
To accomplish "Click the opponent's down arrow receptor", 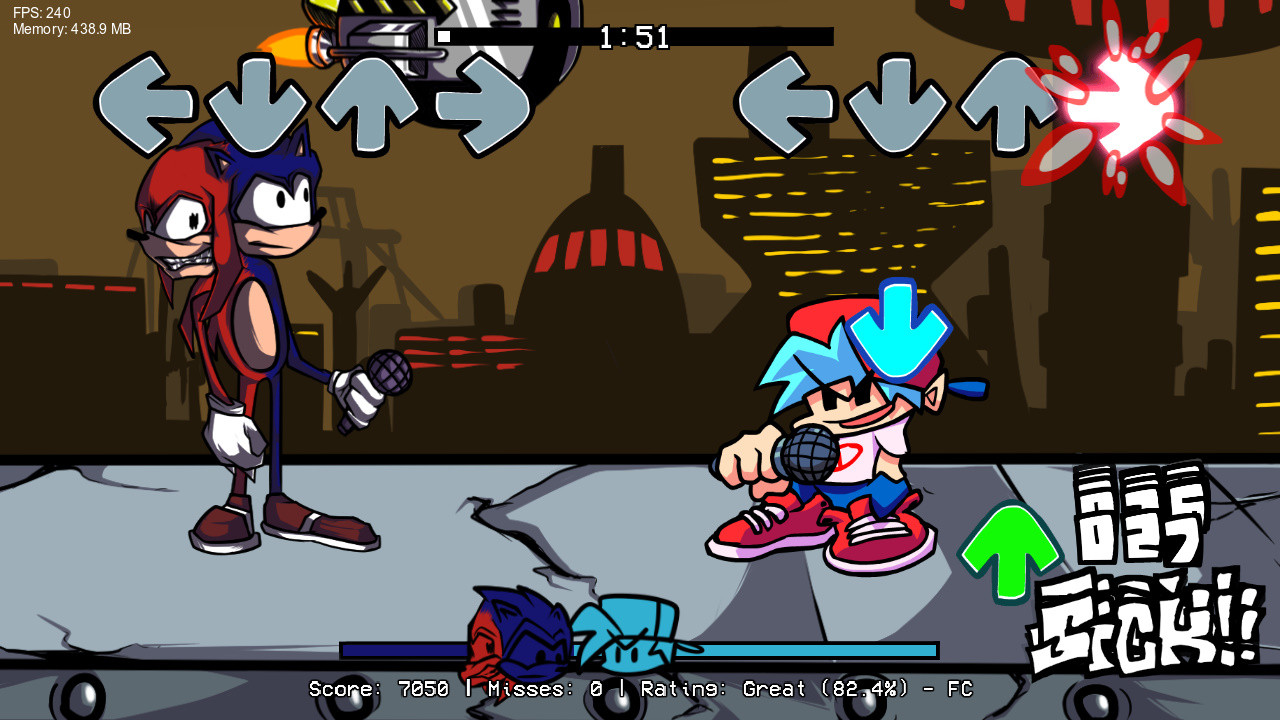I will coord(258,100).
